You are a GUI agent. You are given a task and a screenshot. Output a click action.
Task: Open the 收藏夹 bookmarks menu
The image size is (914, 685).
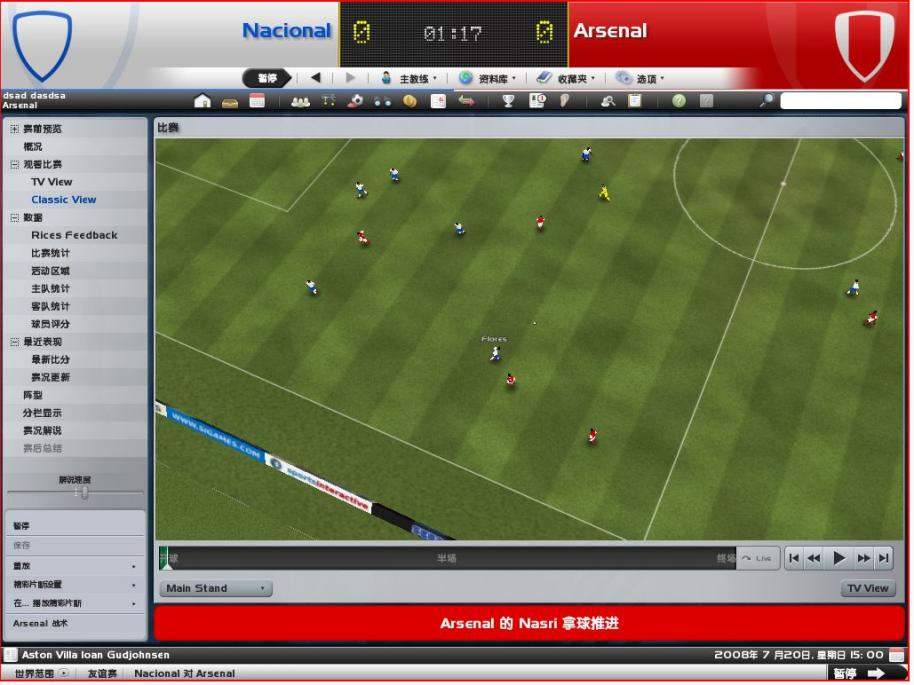pyautogui.click(x=566, y=78)
